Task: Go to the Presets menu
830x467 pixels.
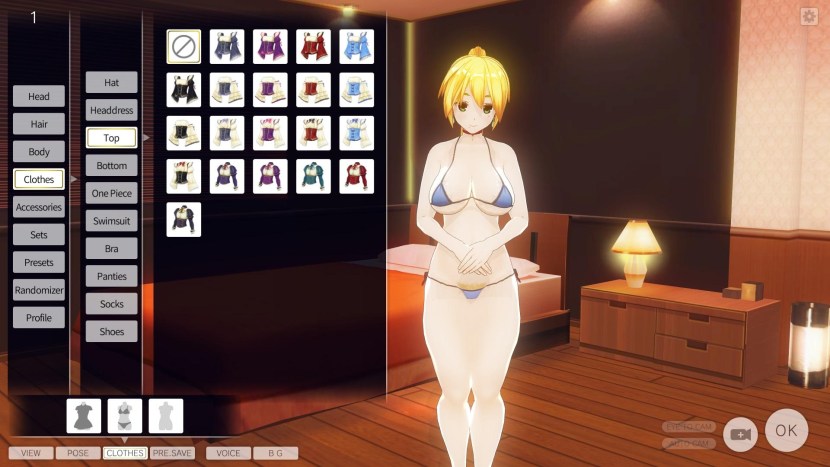Action: click(39, 262)
